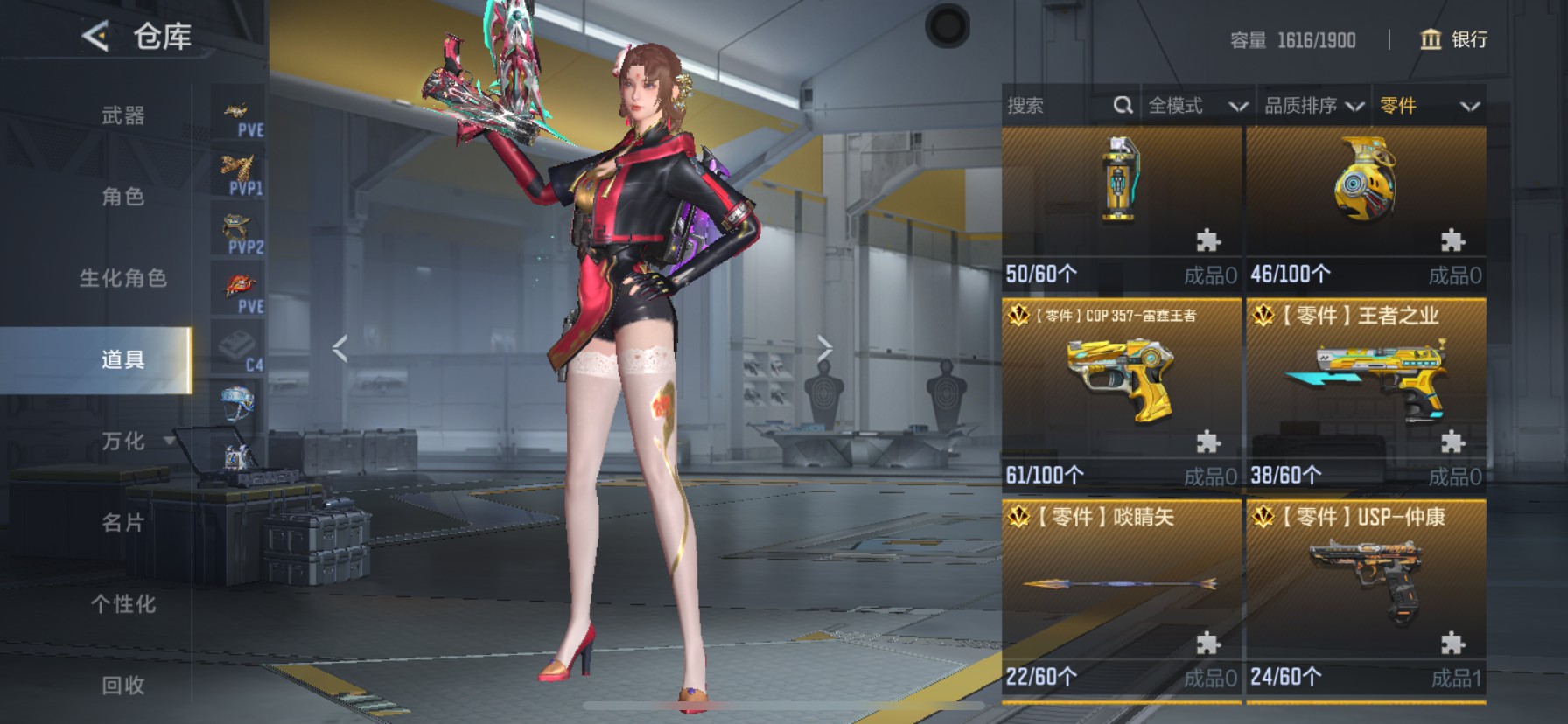Switch to the 个性化 personalization tab
This screenshot has height=724, width=1568.
[x=122, y=604]
